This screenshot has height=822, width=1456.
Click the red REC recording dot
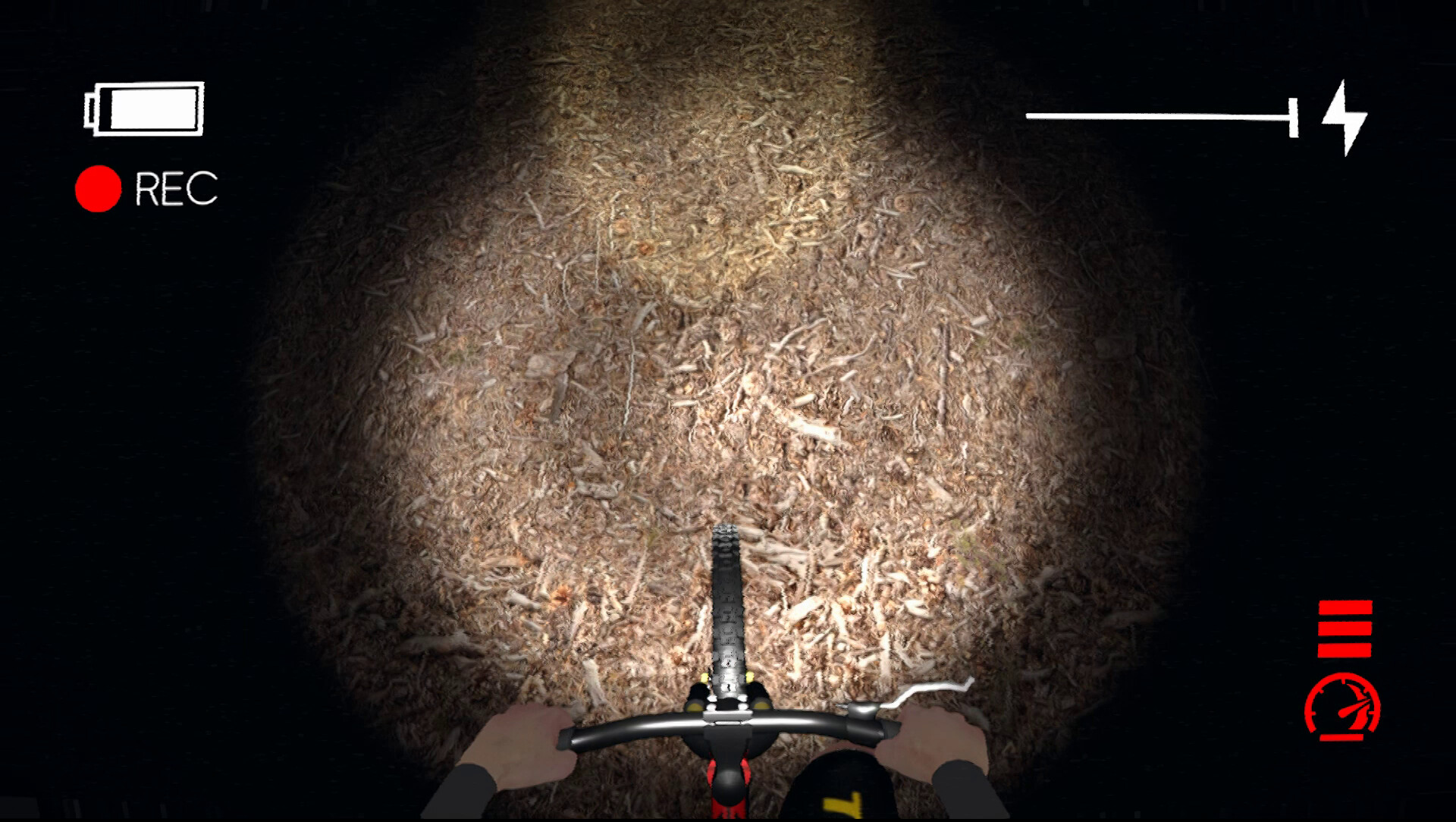(97, 187)
